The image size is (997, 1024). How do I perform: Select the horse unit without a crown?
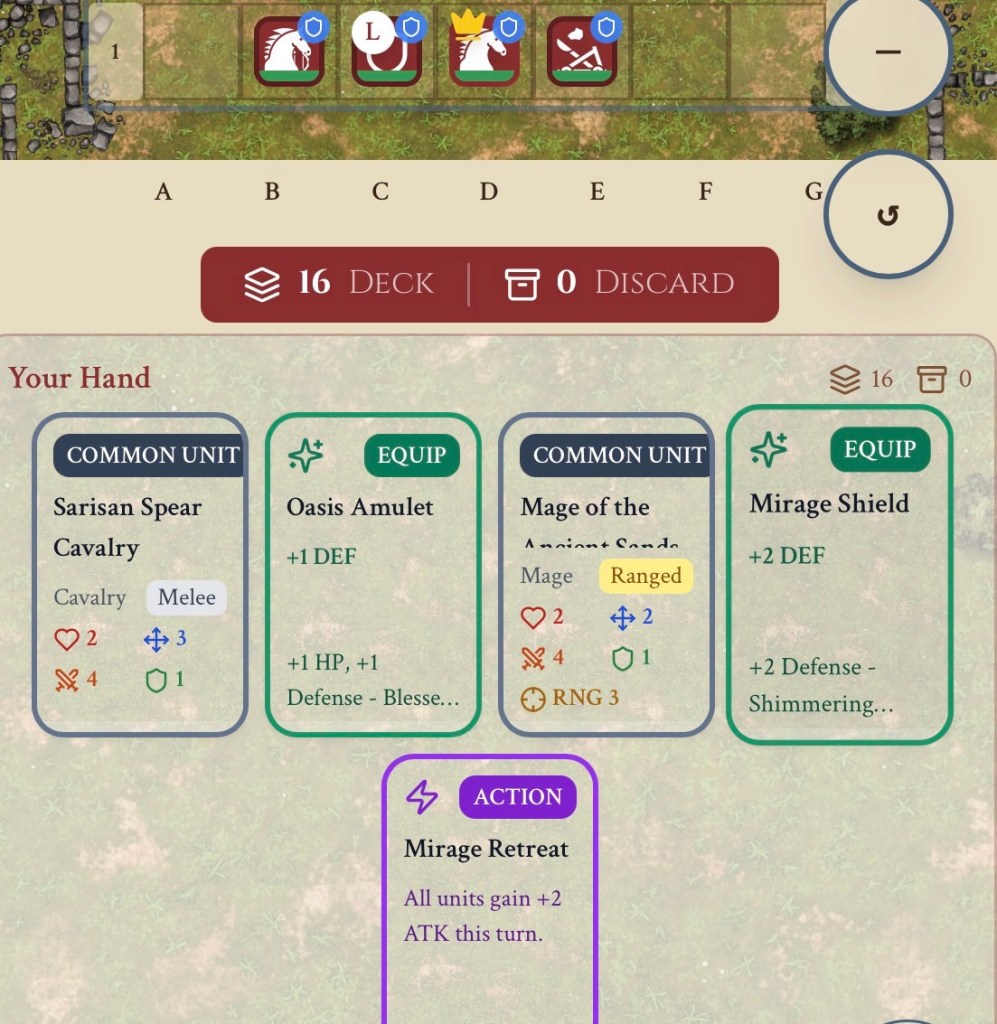pyautogui.click(x=289, y=53)
